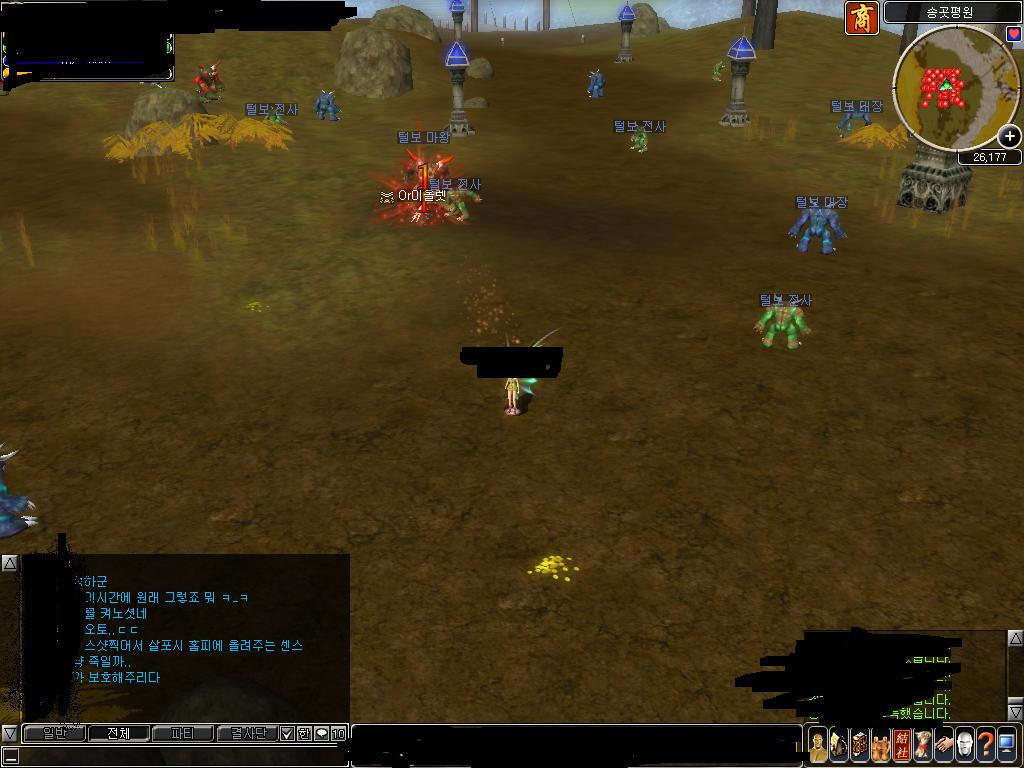1024x768 pixels.
Task: Click the chat log down arrow
Action: (9, 734)
